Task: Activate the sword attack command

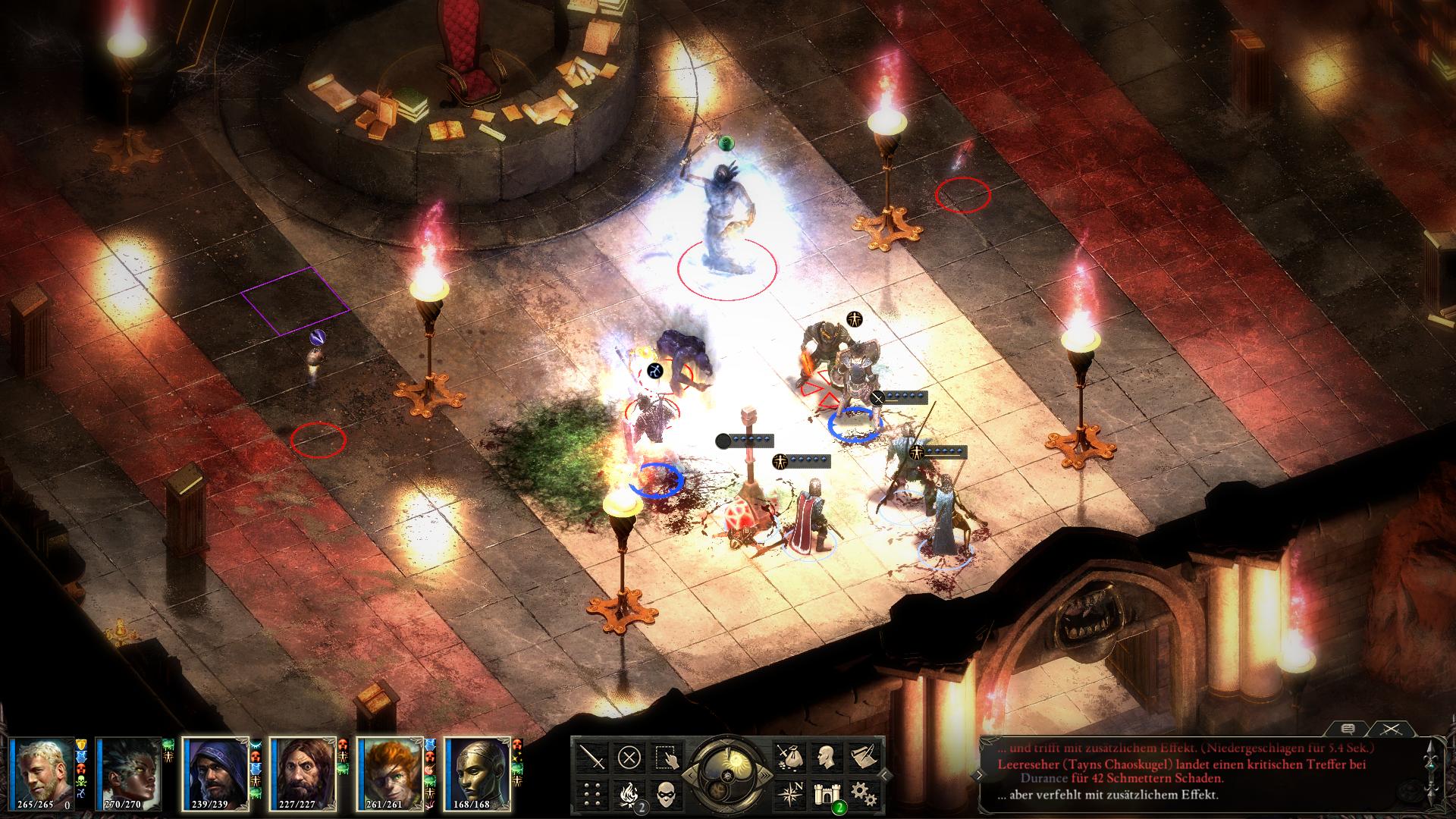Action: point(591,757)
